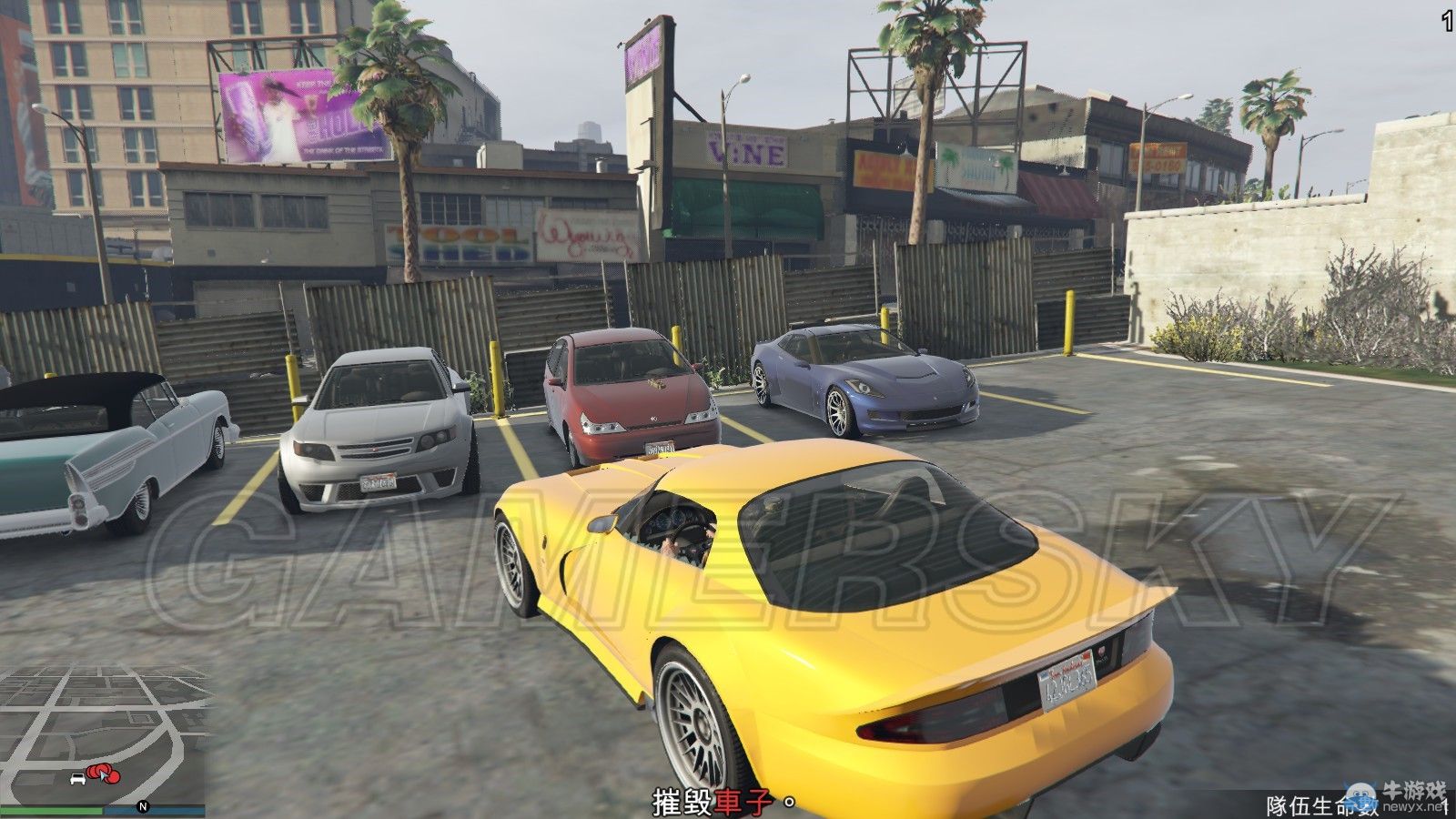Click the 牛游戏 logo in the bottom right corner

pos(1412,788)
